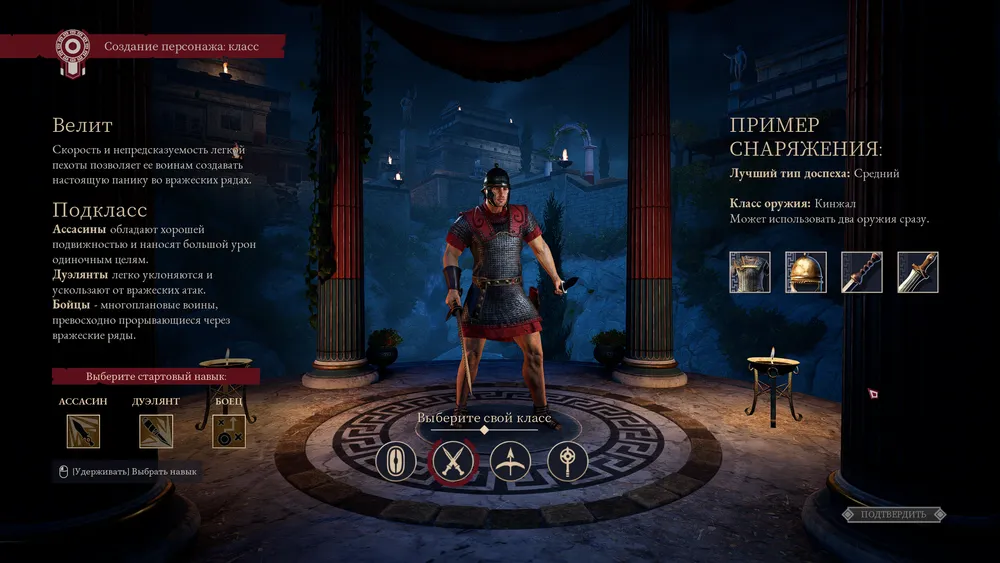Inspect the chainmail armor equipment slot

(750, 272)
